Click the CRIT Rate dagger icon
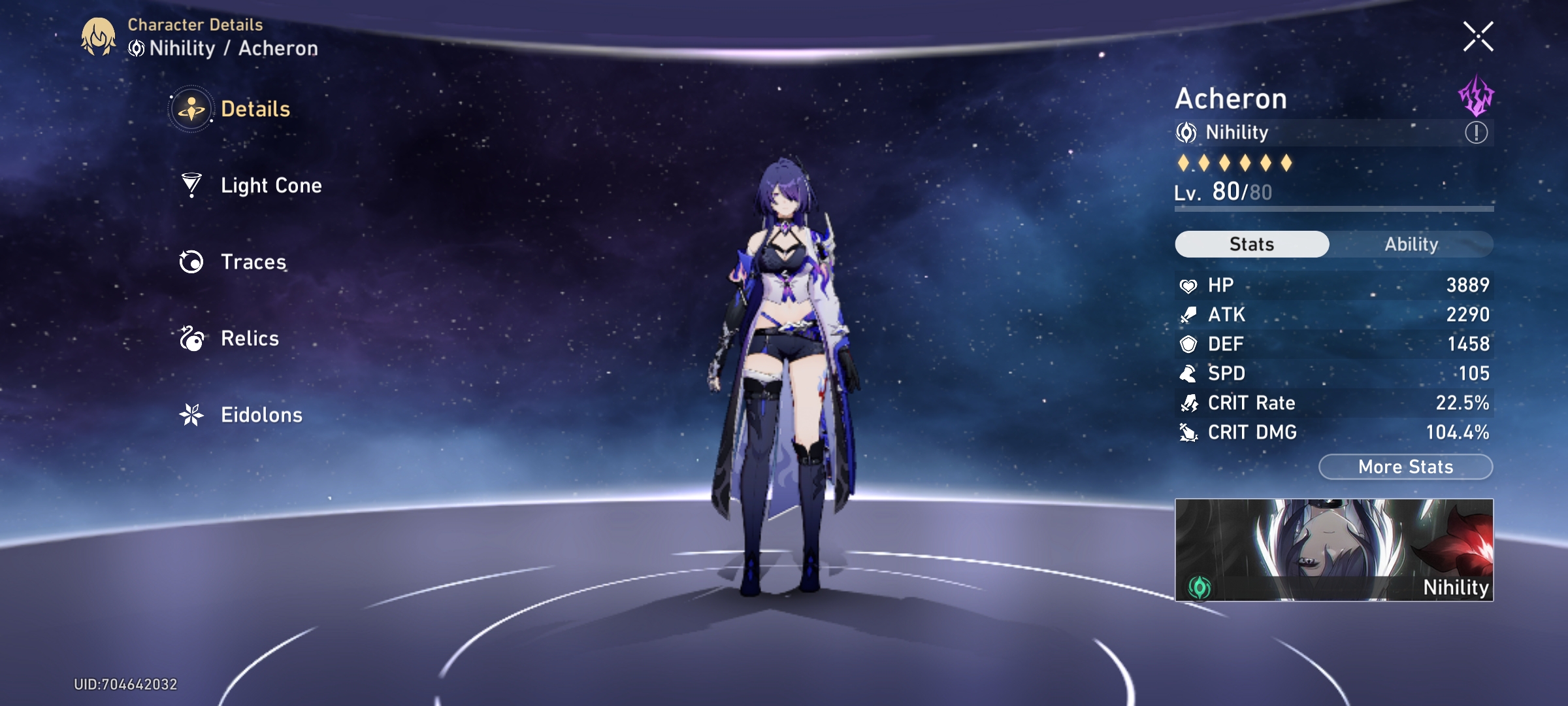The image size is (1568, 706). 1189,403
